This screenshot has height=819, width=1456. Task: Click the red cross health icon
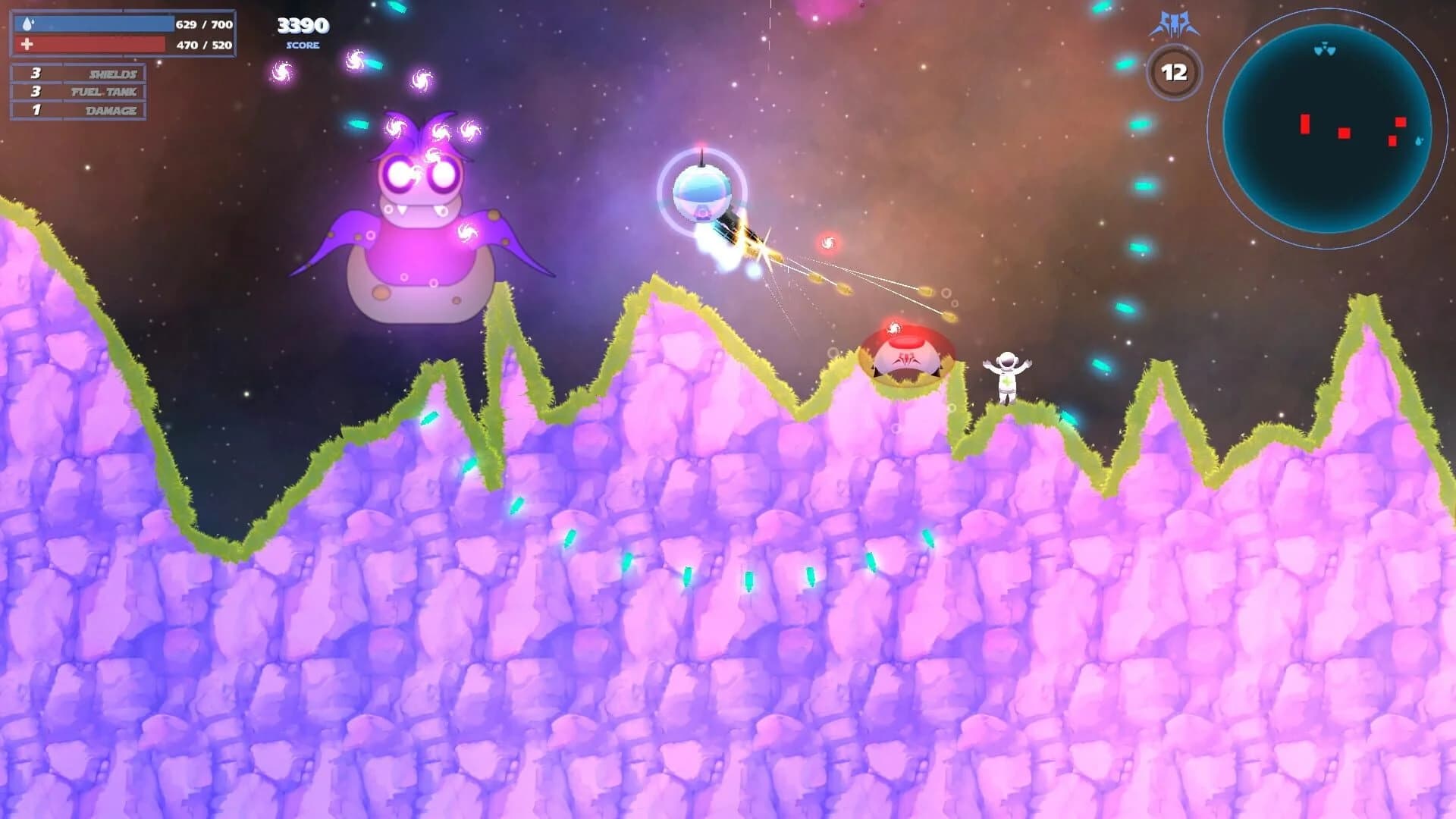point(27,42)
